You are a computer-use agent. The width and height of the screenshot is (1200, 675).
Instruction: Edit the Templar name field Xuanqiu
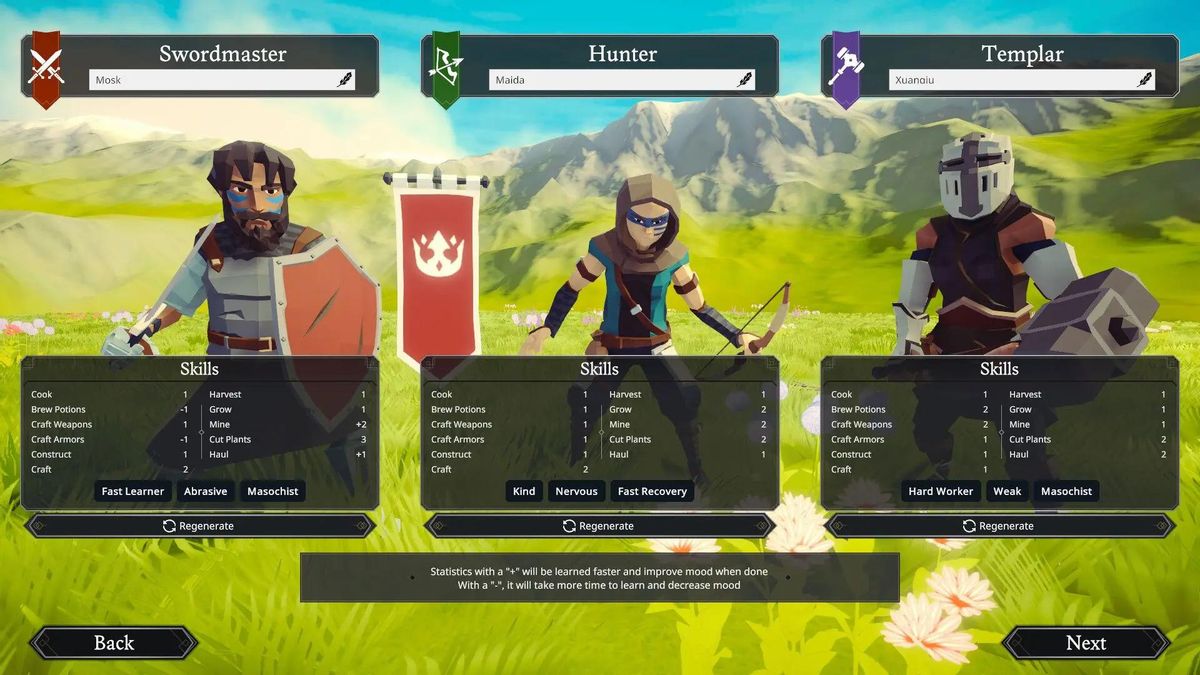pyautogui.click(x=1010, y=80)
